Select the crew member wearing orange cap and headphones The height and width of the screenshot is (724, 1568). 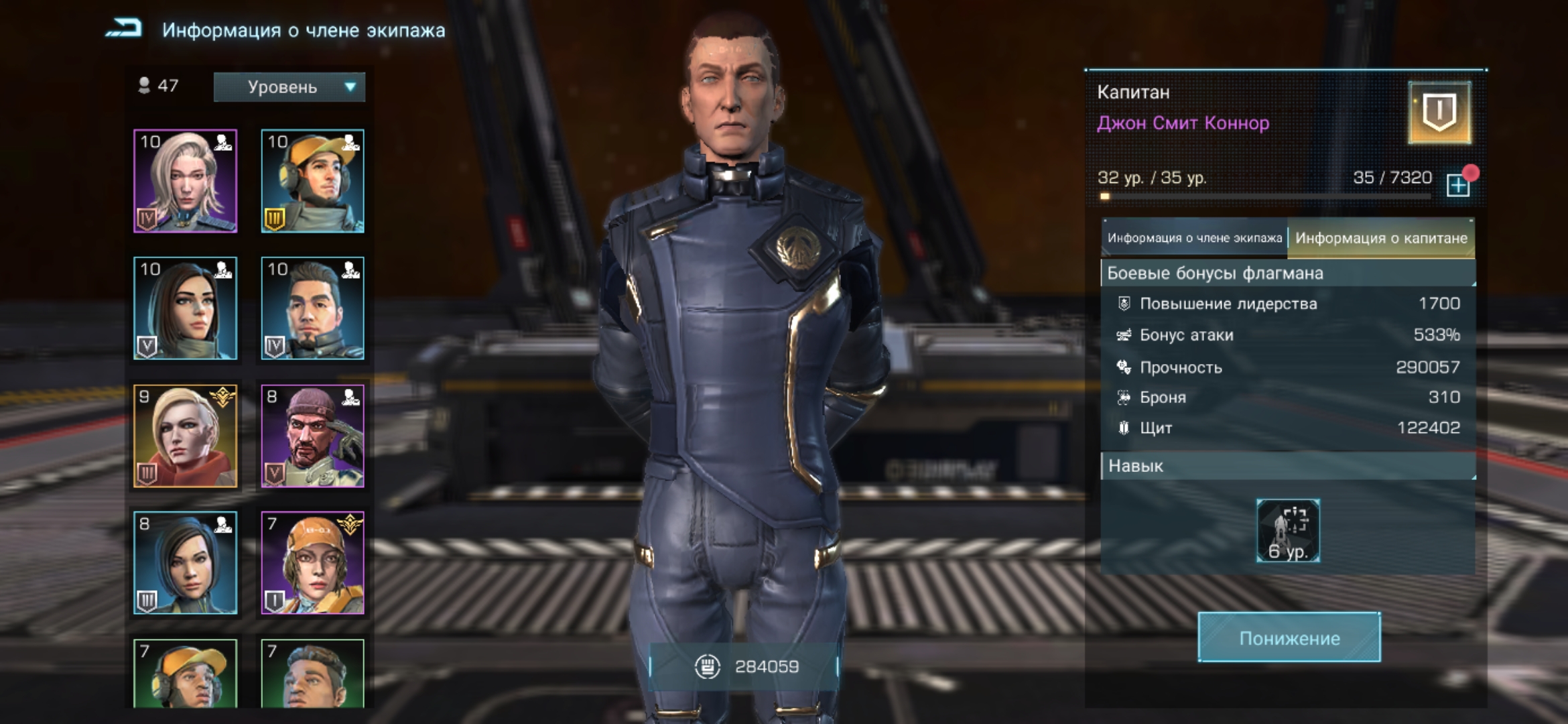pyautogui.click(x=312, y=181)
